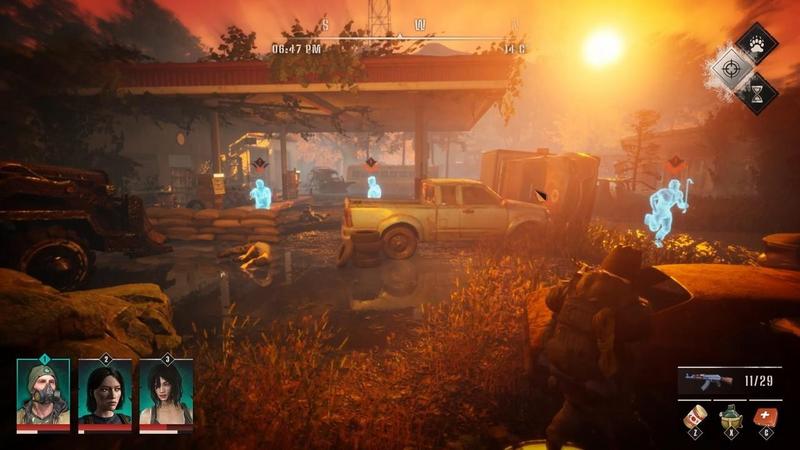Screen dimensions: 800x450
Task: Select the gas-masked survivor portrait
Action: [43, 393]
